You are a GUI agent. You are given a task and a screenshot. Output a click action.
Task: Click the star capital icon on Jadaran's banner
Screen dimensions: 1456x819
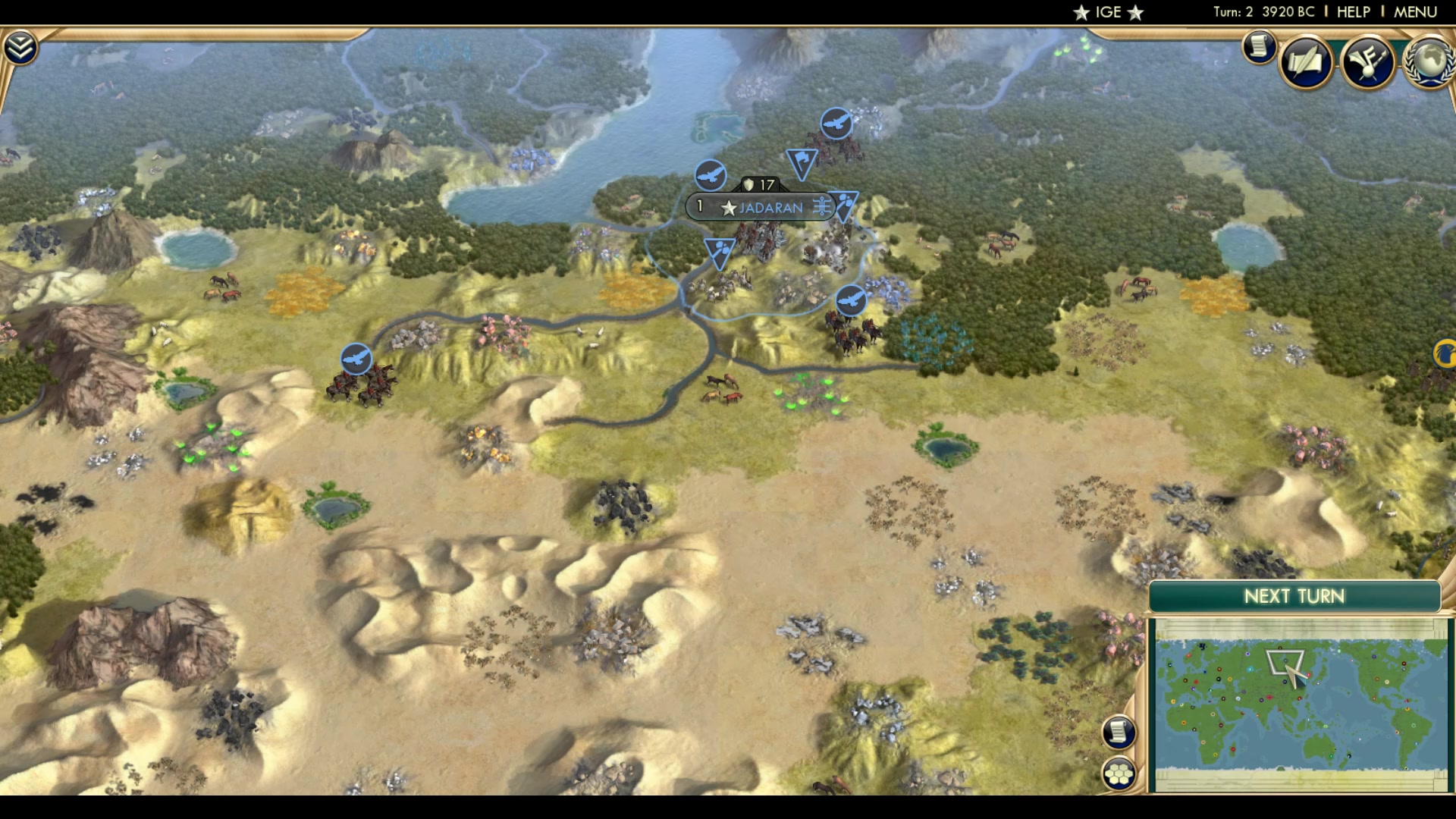pyautogui.click(x=729, y=206)
